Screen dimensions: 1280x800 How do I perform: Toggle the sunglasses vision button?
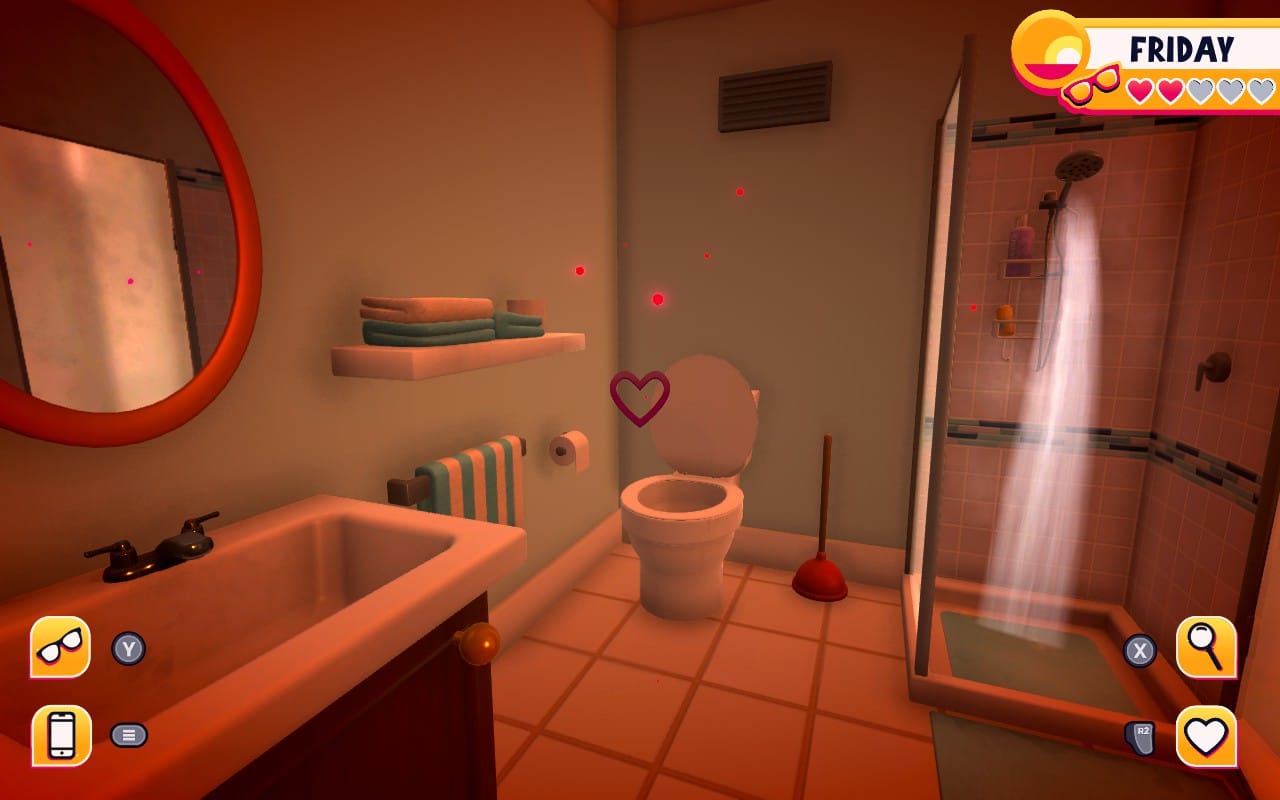(61, 647)
